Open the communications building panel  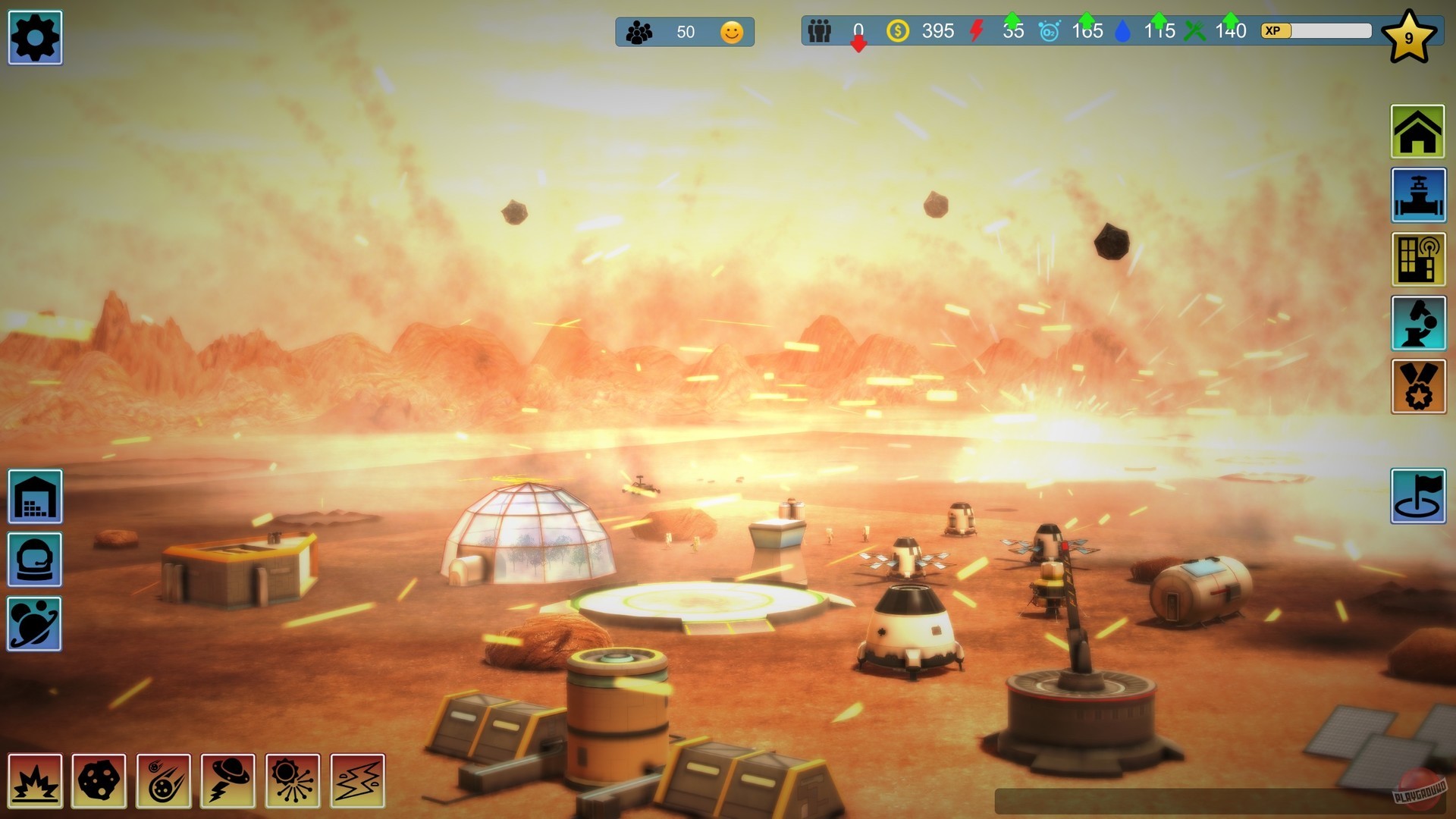(1417, 260)
